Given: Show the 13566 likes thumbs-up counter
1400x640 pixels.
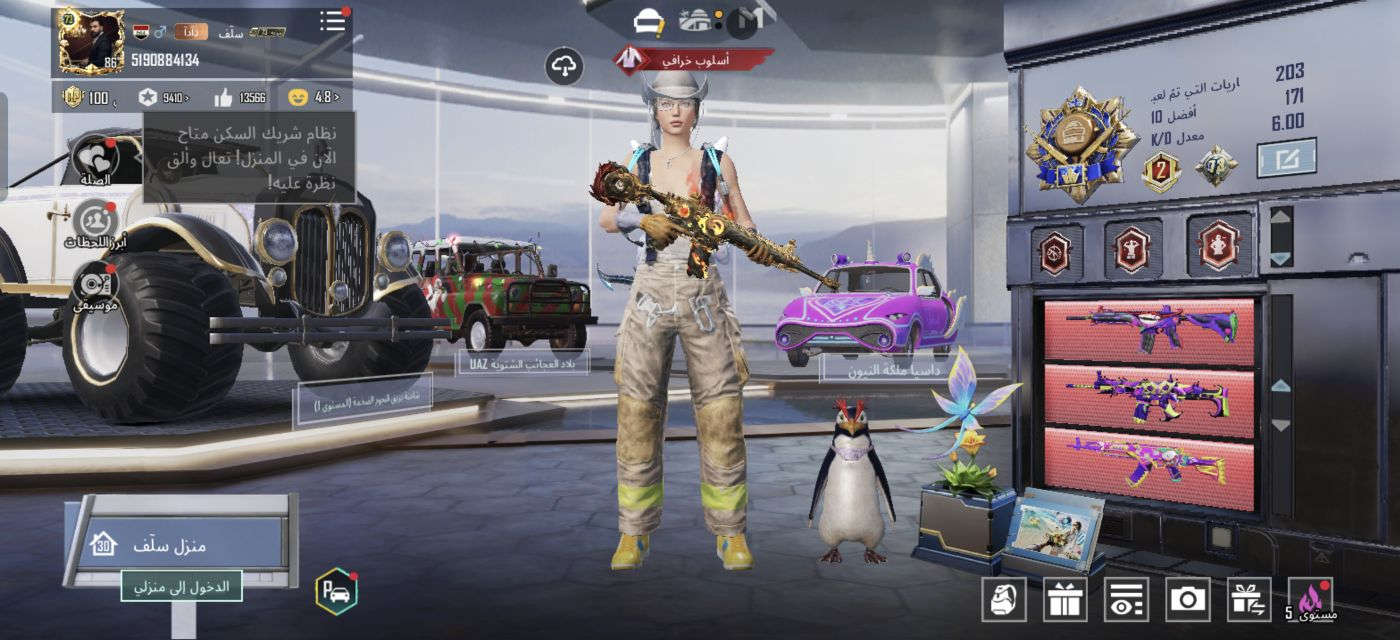Looking at the screenshot, I should pyautogui.click(x=240, y=97).
